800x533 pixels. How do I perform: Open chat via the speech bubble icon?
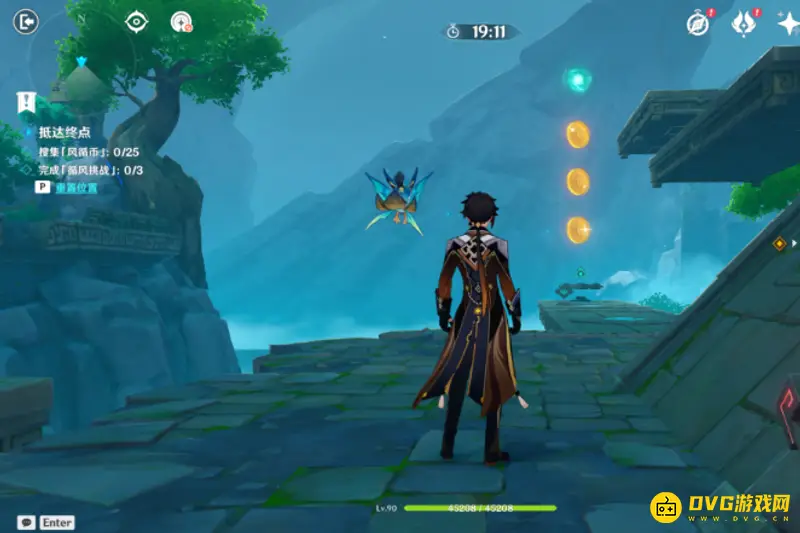point(27,522)
